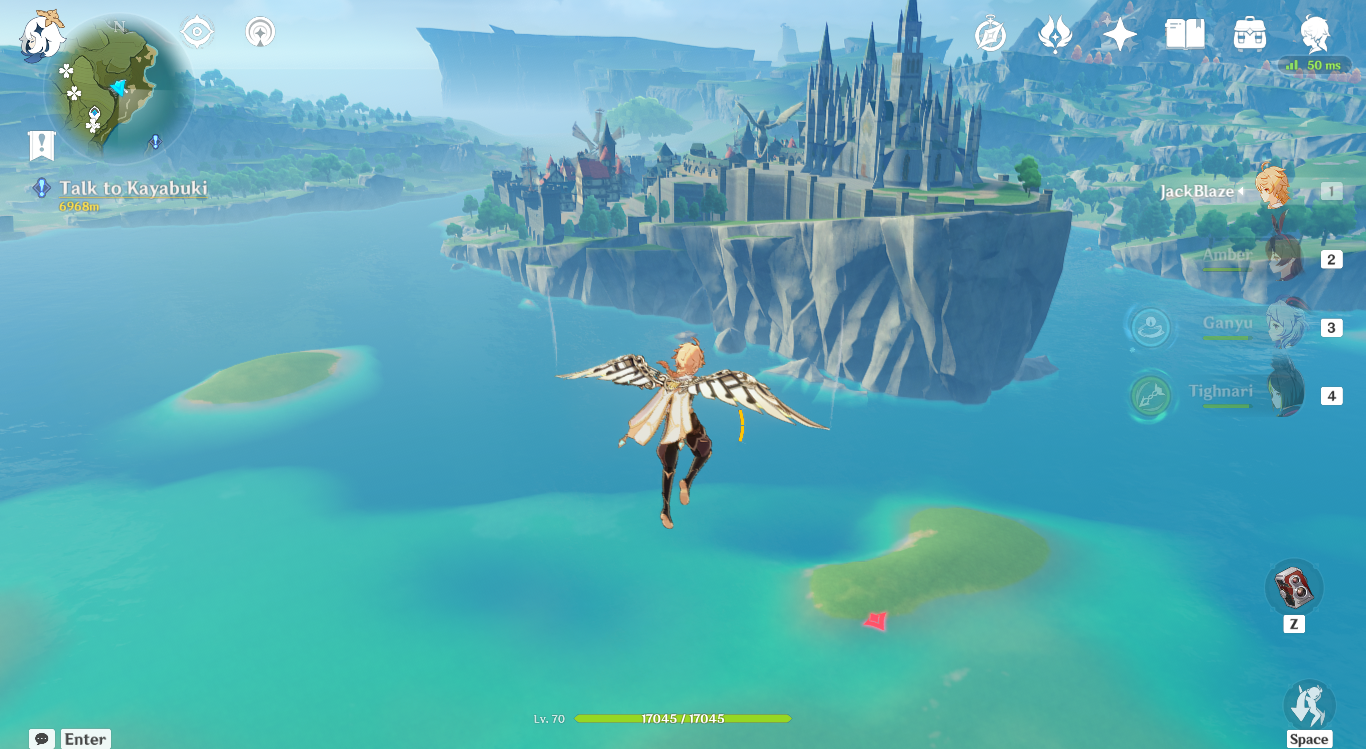Switch to Ganyu in party slot 3
This screenshot has height=749, width=1366.
pyautogui.click(x=1289, y=325)
